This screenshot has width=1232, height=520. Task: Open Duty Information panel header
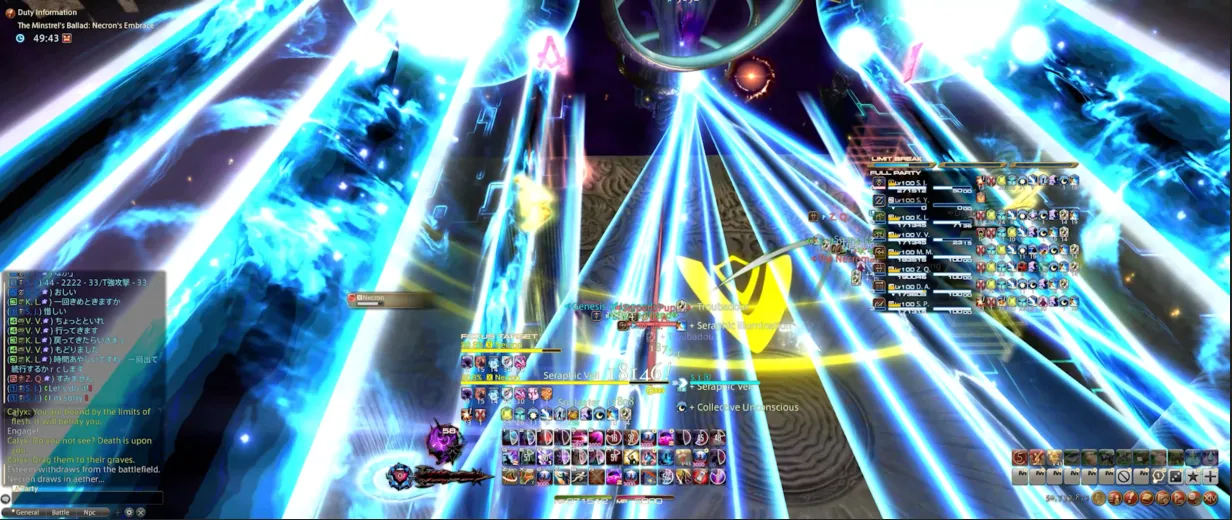coord(47,12)
